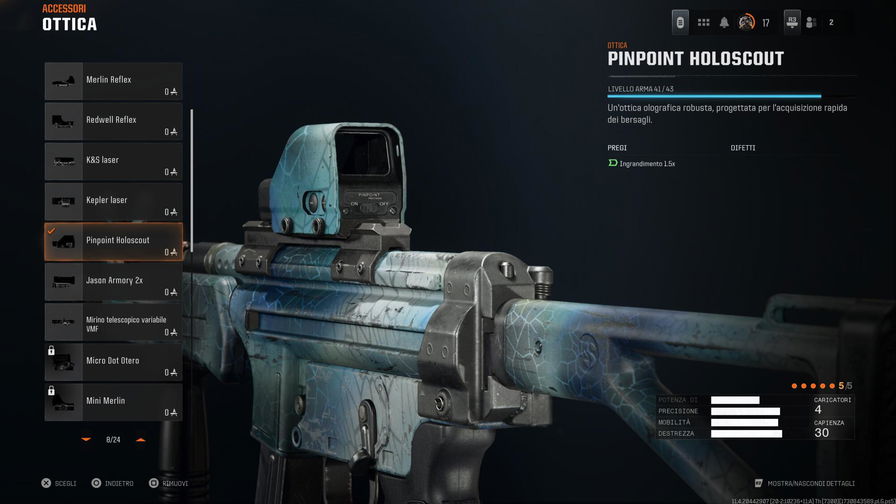Open the social friends icon
The width and height of the screenshot is (896, 504).
click(811, 22)
